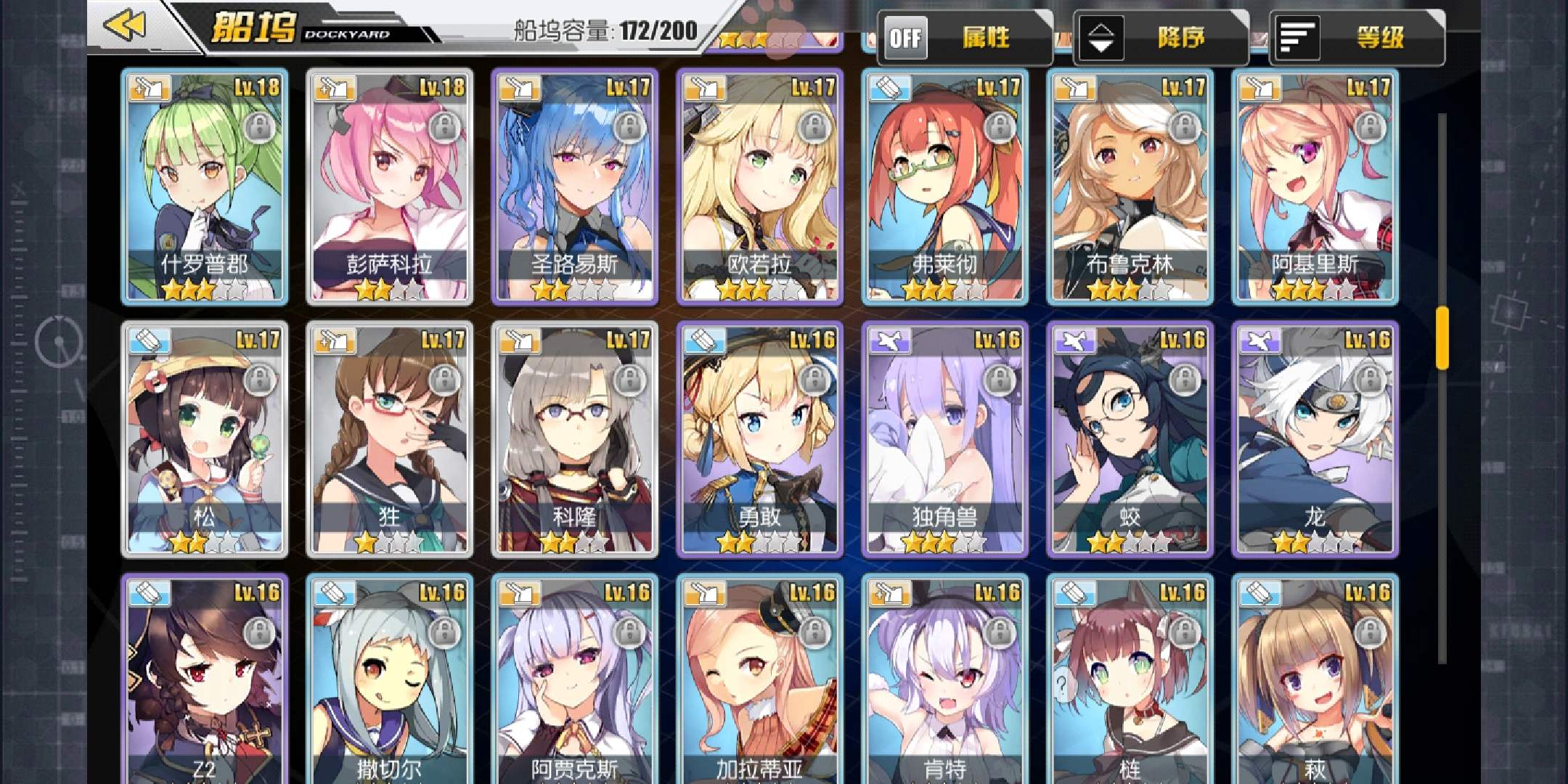Viewport: 1568px width, 784px height.
Task: Choose the 勇敢 ship card
Action: [760, 439]
